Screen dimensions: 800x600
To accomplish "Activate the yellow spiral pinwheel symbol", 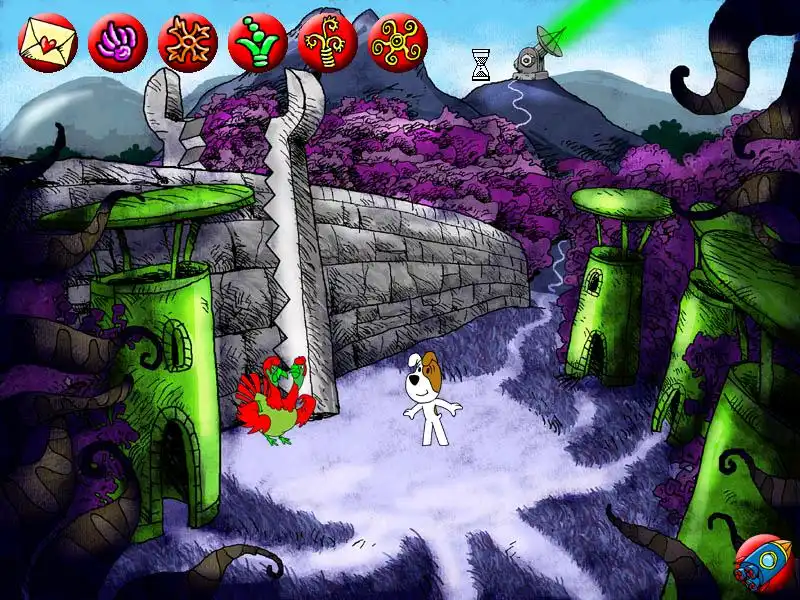I will click(397, 41).
